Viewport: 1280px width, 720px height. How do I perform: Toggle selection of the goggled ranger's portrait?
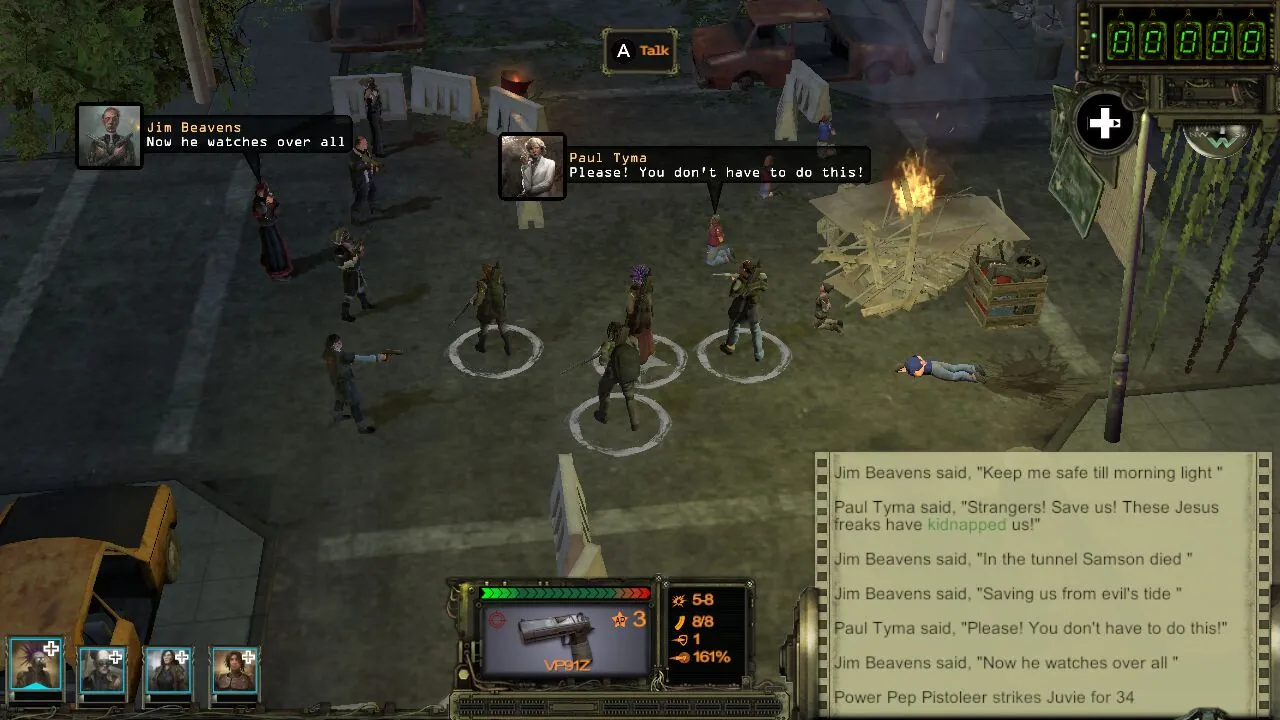103,668
